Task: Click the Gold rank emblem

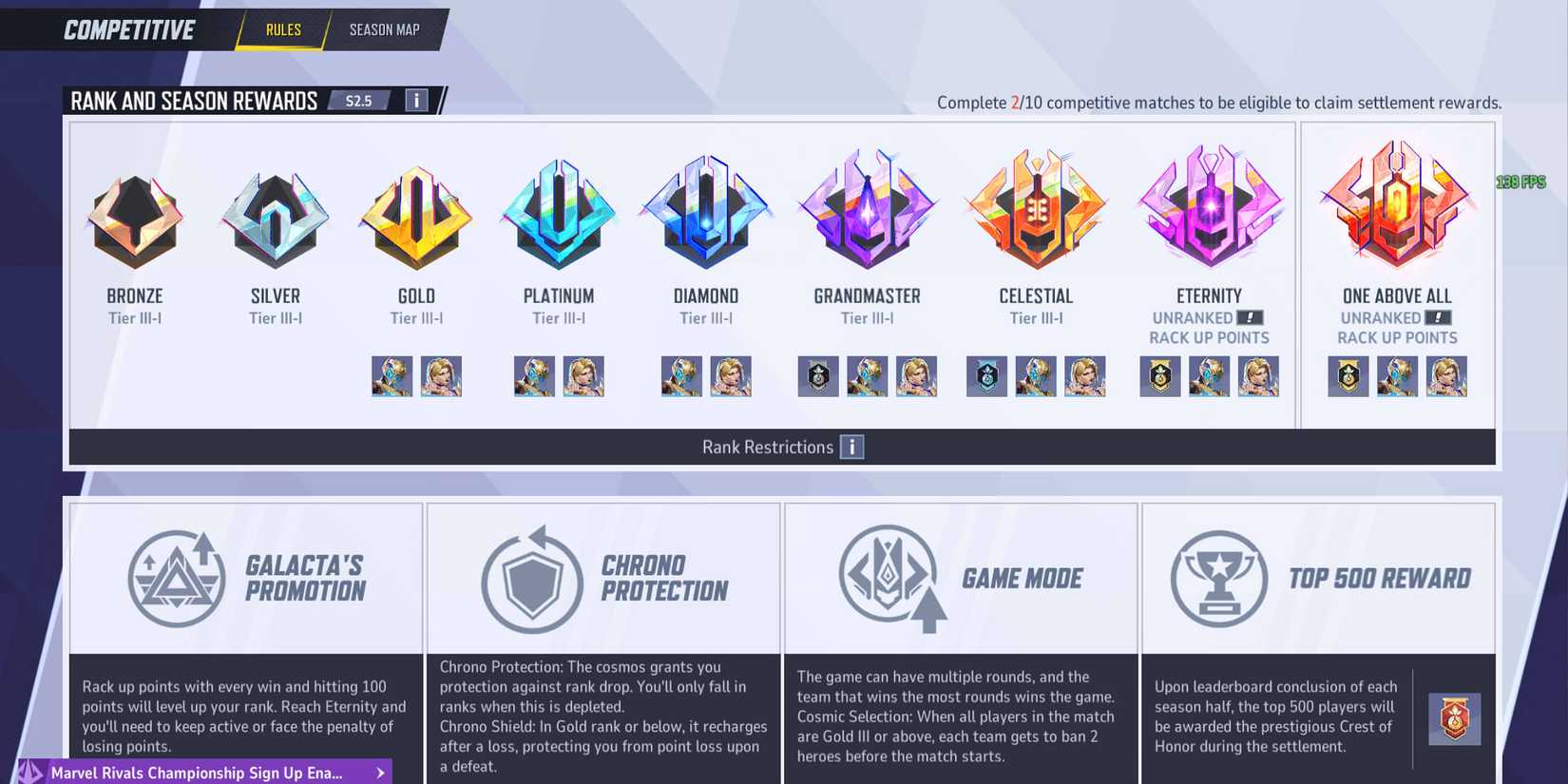Action: (415, 214)
